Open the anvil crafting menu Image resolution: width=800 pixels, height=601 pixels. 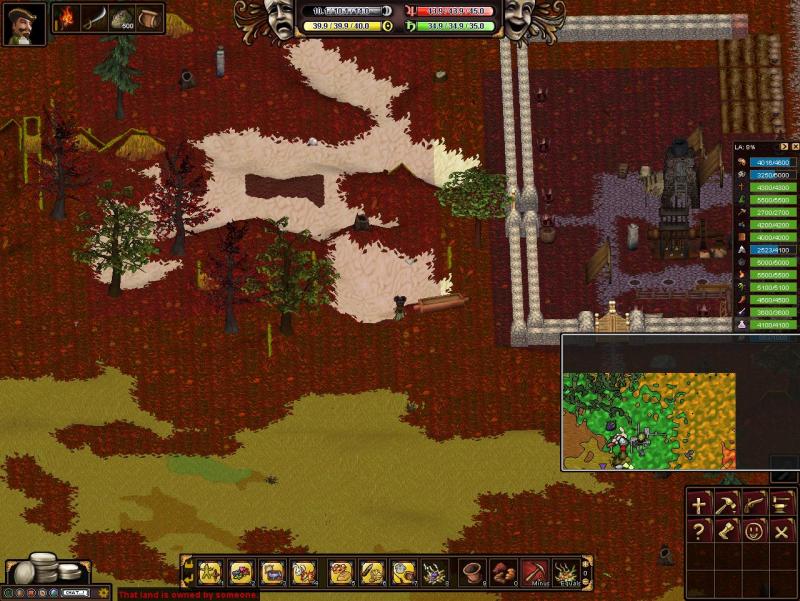click(x=781, y=505)
